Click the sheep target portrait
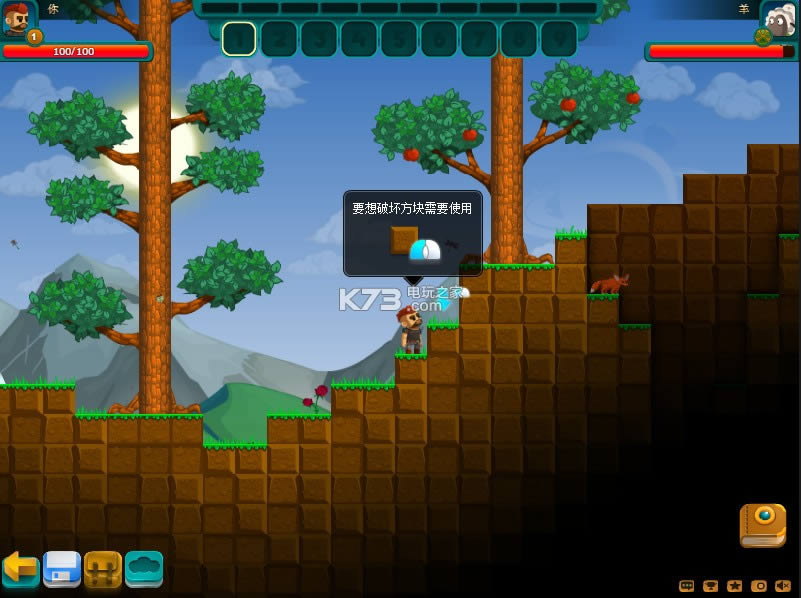801x598 pixels. (779, 19)
